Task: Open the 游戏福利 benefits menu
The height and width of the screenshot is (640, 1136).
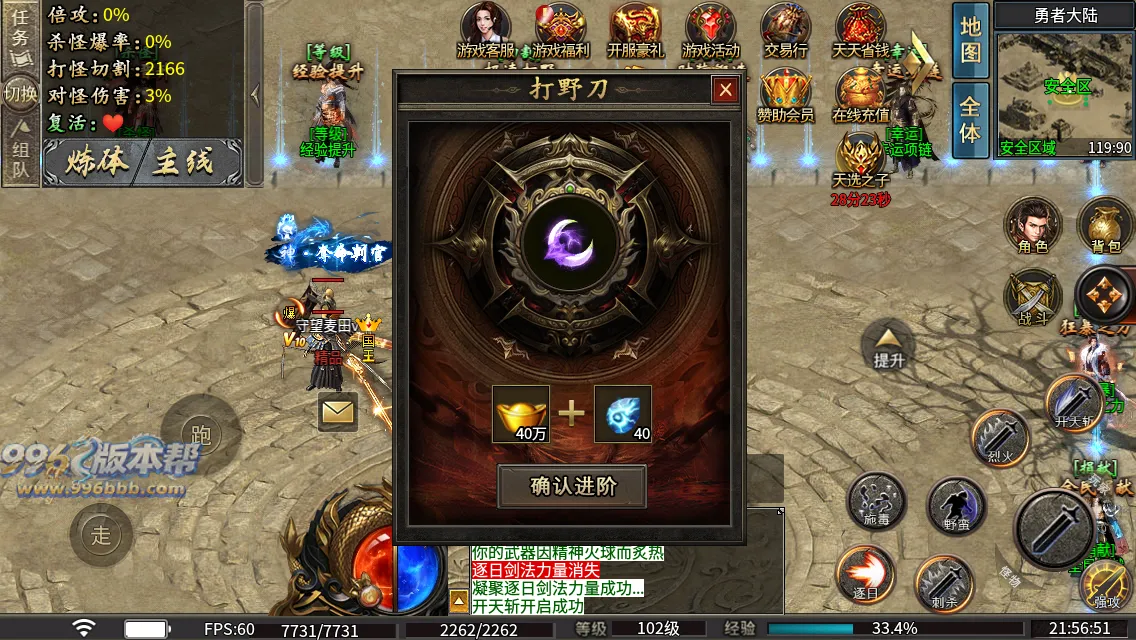Action: click(x=561, y=31)
